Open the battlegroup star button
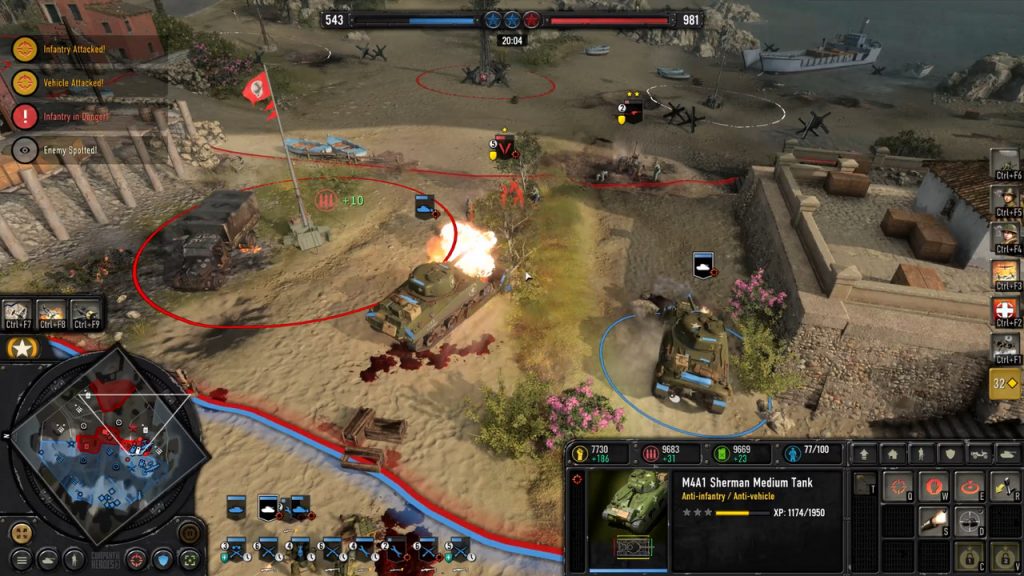Viewport: 1024px width, 576px height. tap(20, 348)
